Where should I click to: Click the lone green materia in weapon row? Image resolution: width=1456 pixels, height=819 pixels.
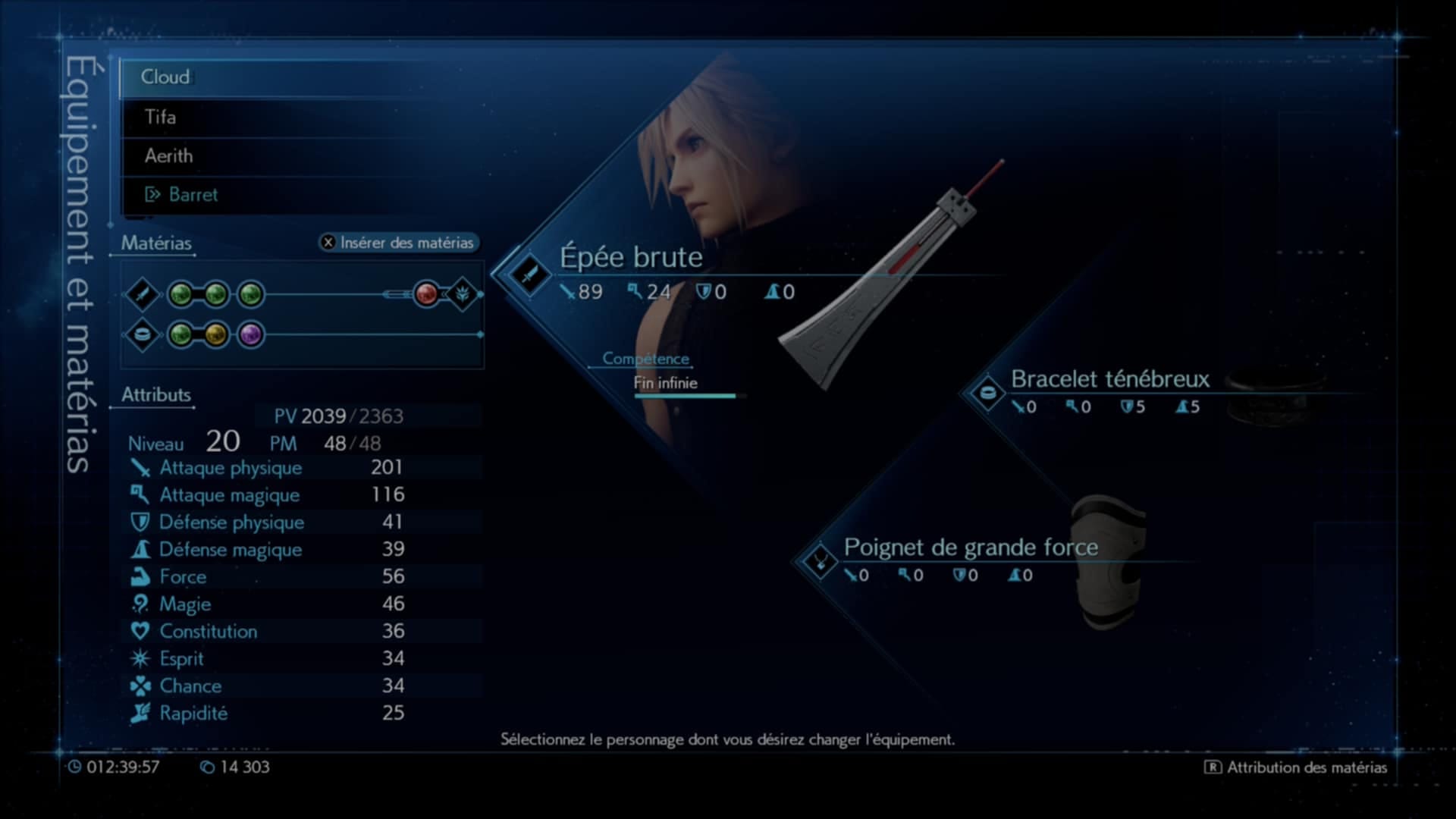251,294
